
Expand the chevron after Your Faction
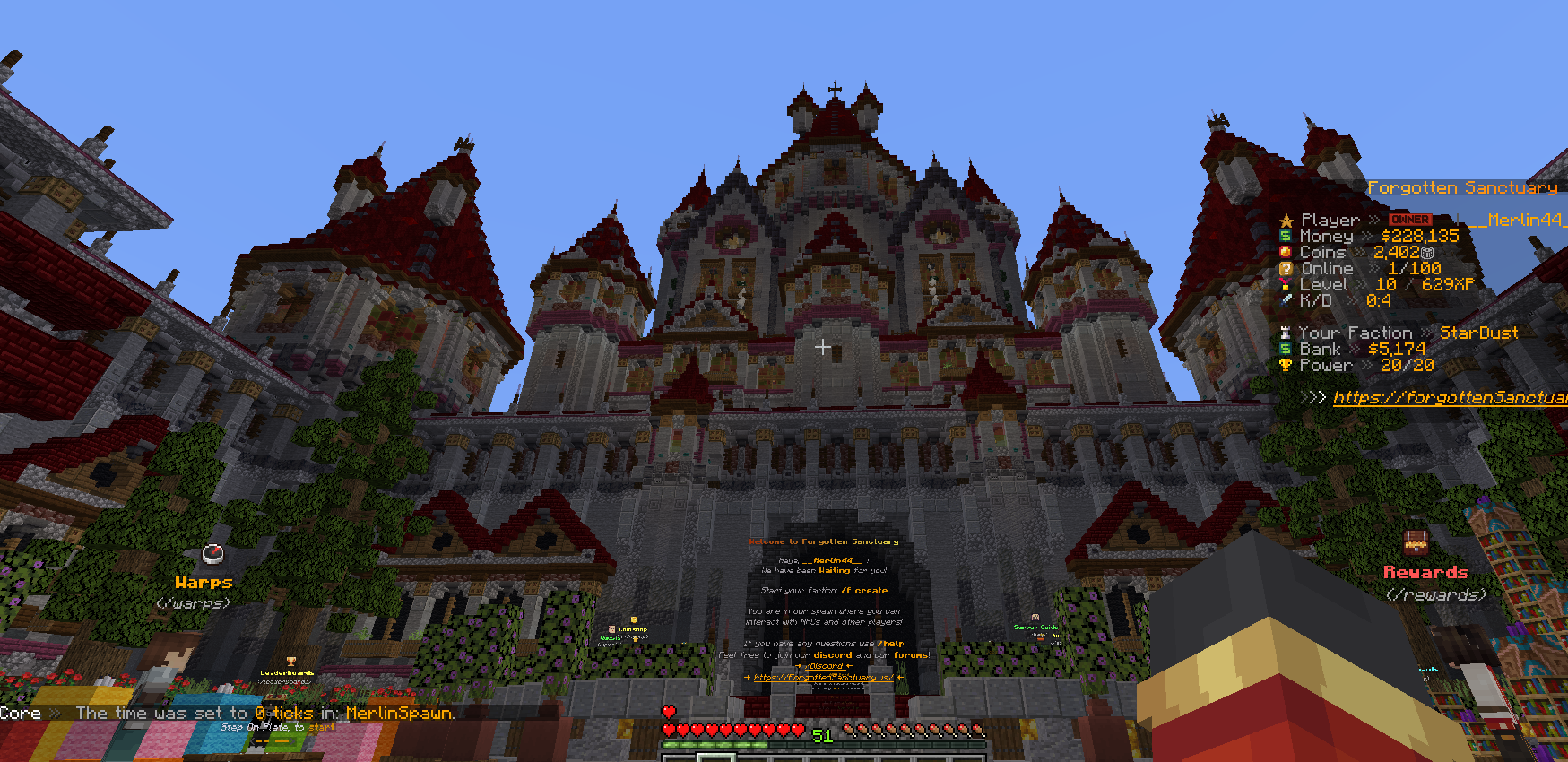(1424, 332)
